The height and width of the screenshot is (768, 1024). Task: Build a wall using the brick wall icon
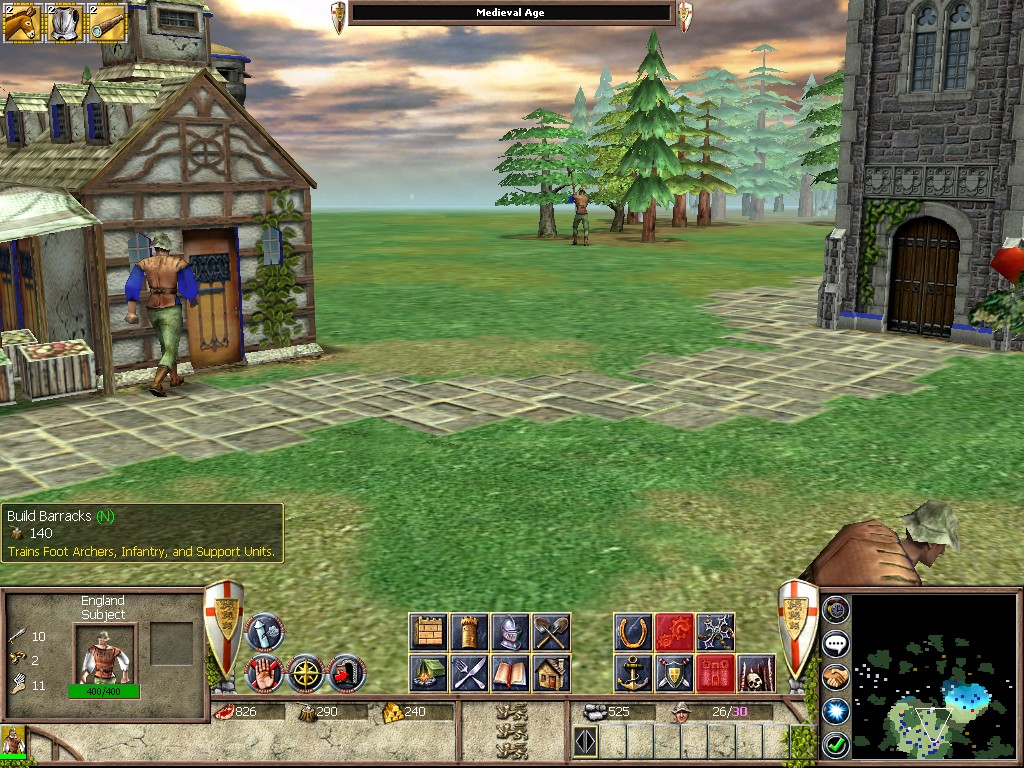click(x=428, y=632)
